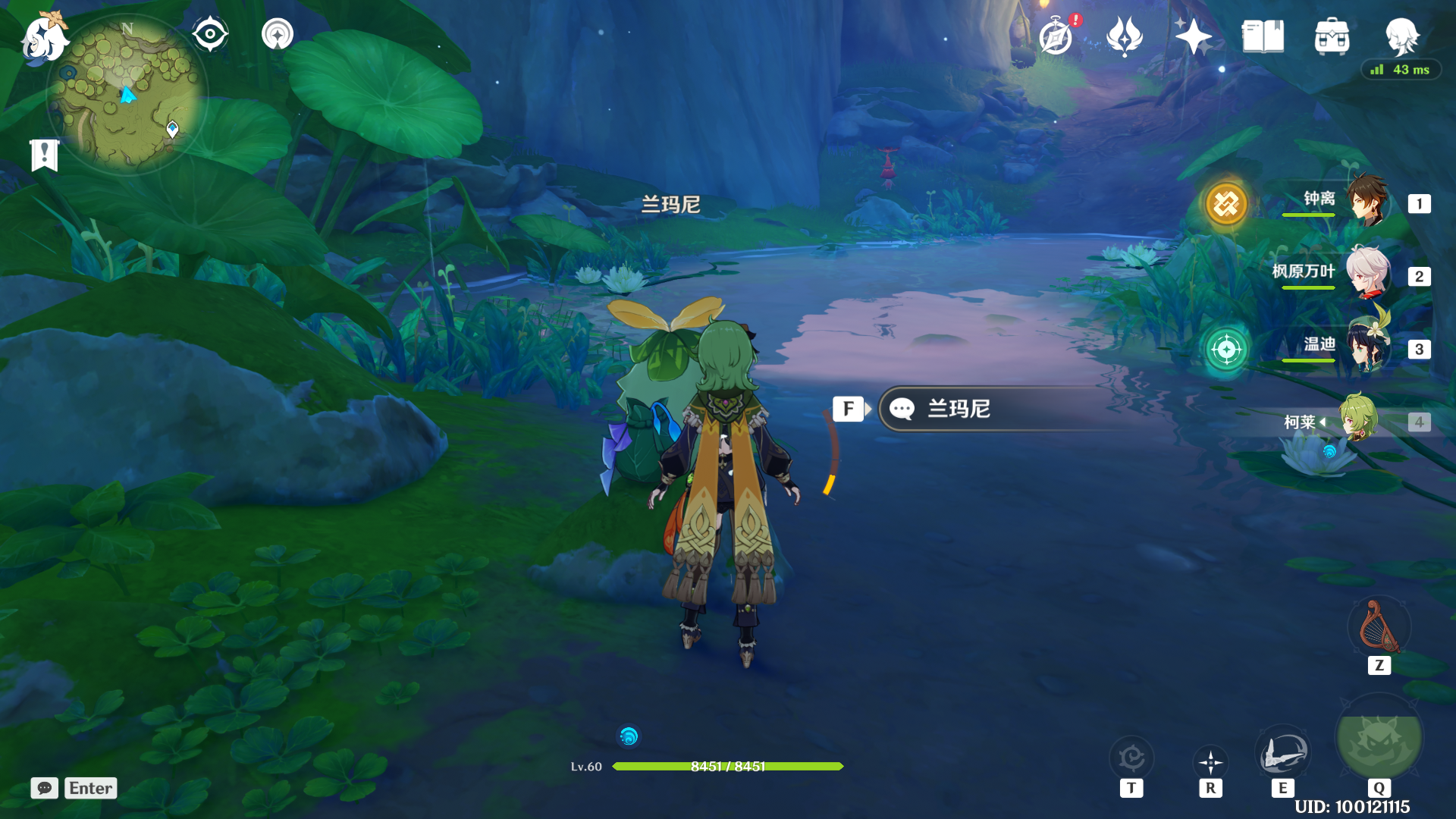1456x819 pixels.
Task: Open the events compass icon
Action: click(x=1056, y=36)
